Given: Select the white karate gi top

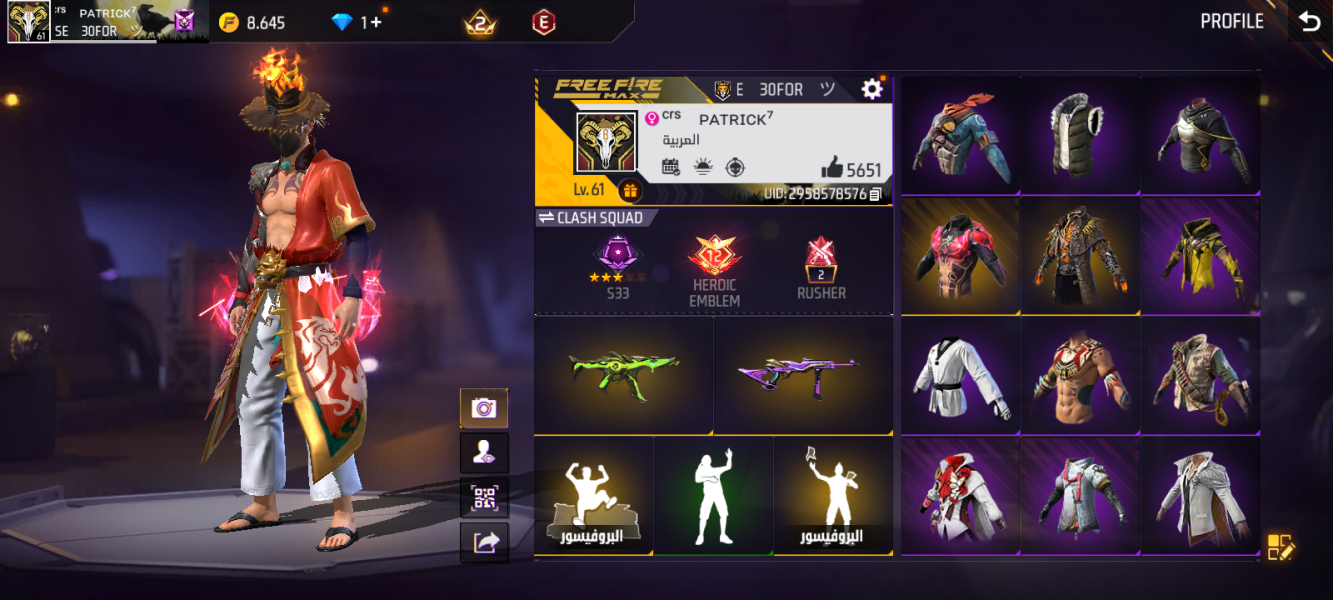Looking at the screenshot, I should pos(960,377).
